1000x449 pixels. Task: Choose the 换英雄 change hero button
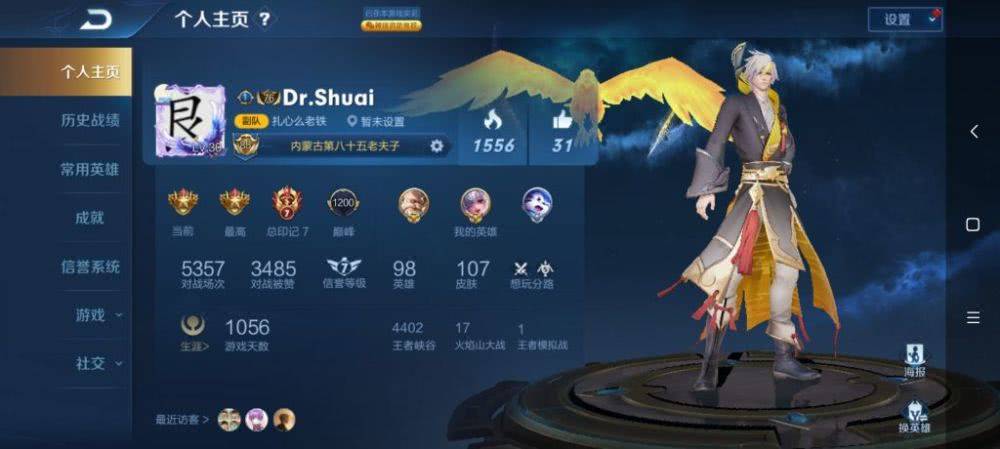pyautogui.click(x=914, y=414)
